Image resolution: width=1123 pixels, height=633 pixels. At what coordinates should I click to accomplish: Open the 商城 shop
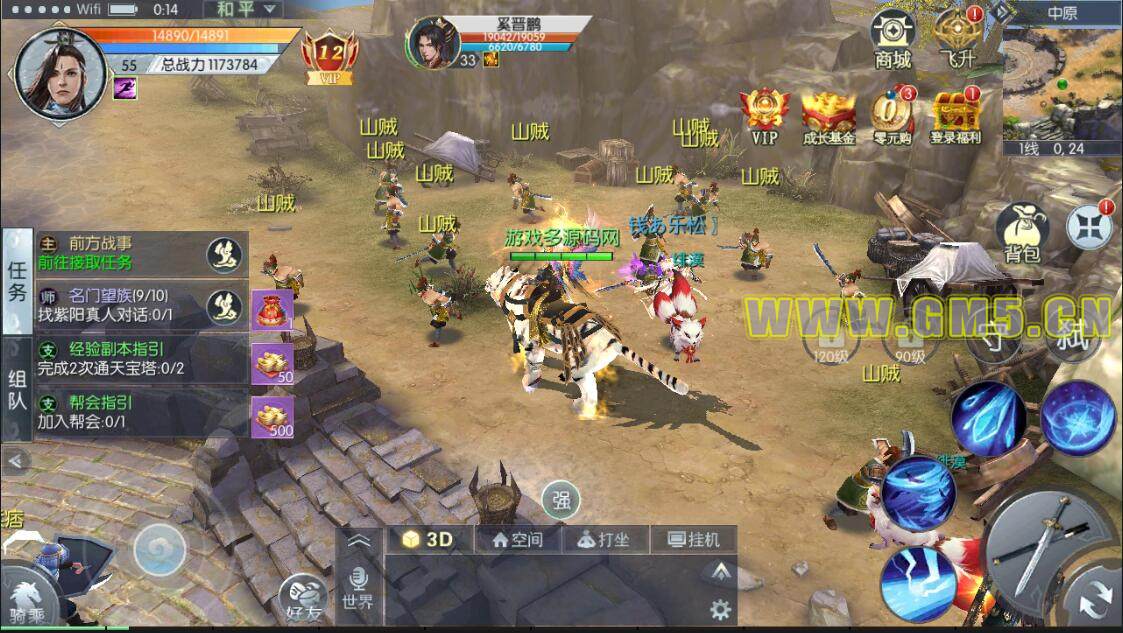[892, 38]
